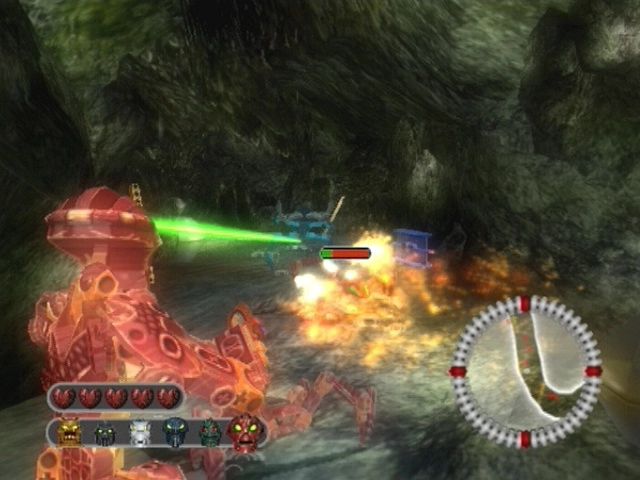
Task: Pick the highlighted red mask character
Action: (245, 433)
